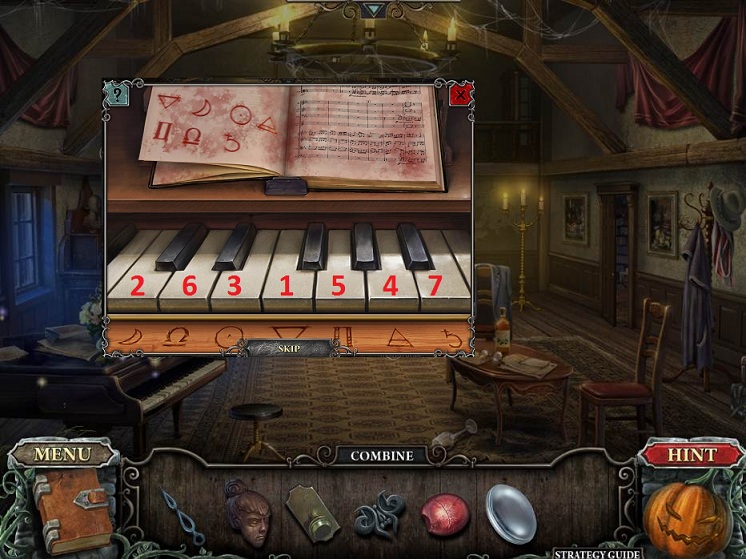The height and width of the screenshot is (559, 746).
Task: Show puzzle help with question mark
Action: pos(117,95)
